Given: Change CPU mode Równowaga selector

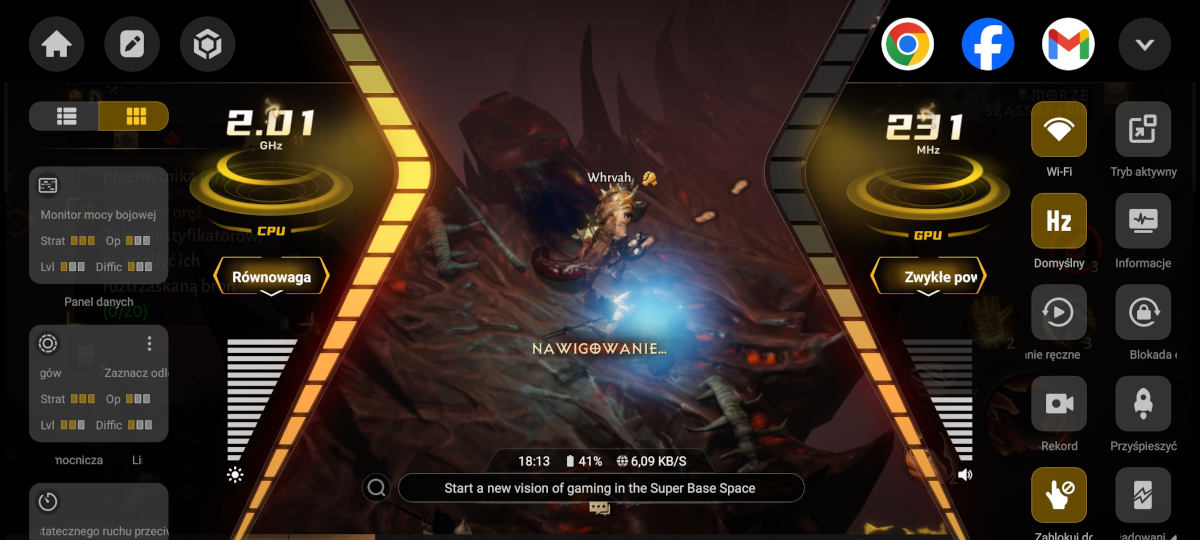Looking at the screenshot, I should coord(271,277).
